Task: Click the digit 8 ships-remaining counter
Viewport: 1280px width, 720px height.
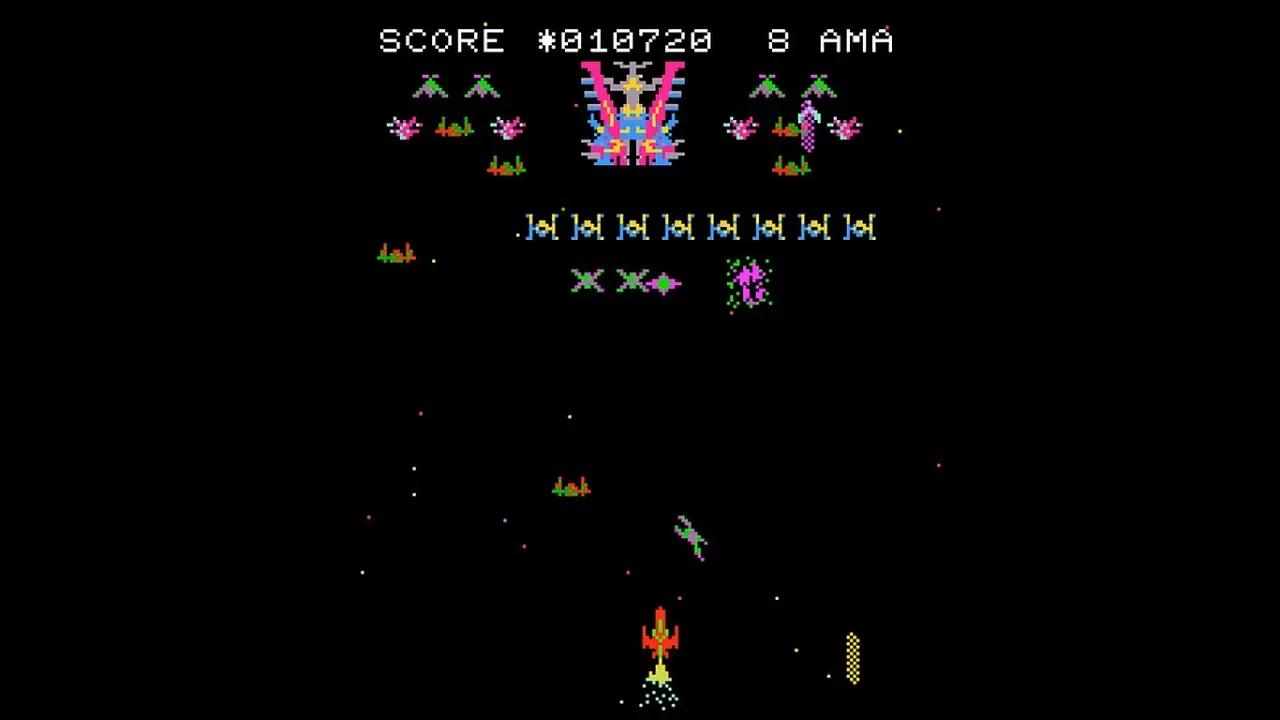Action: coord(777,41)
